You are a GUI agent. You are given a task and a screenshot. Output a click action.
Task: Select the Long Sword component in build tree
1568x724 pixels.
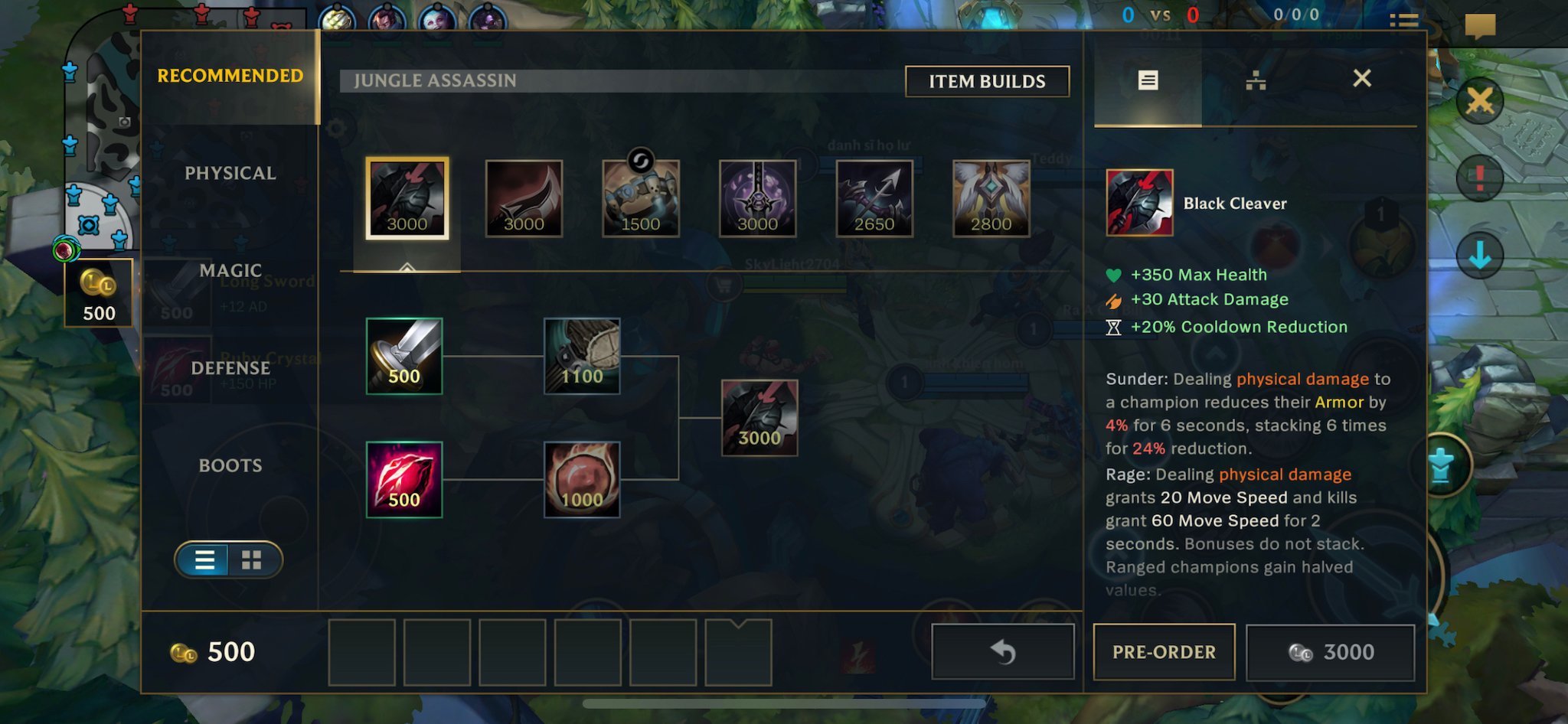pos(404,356)
